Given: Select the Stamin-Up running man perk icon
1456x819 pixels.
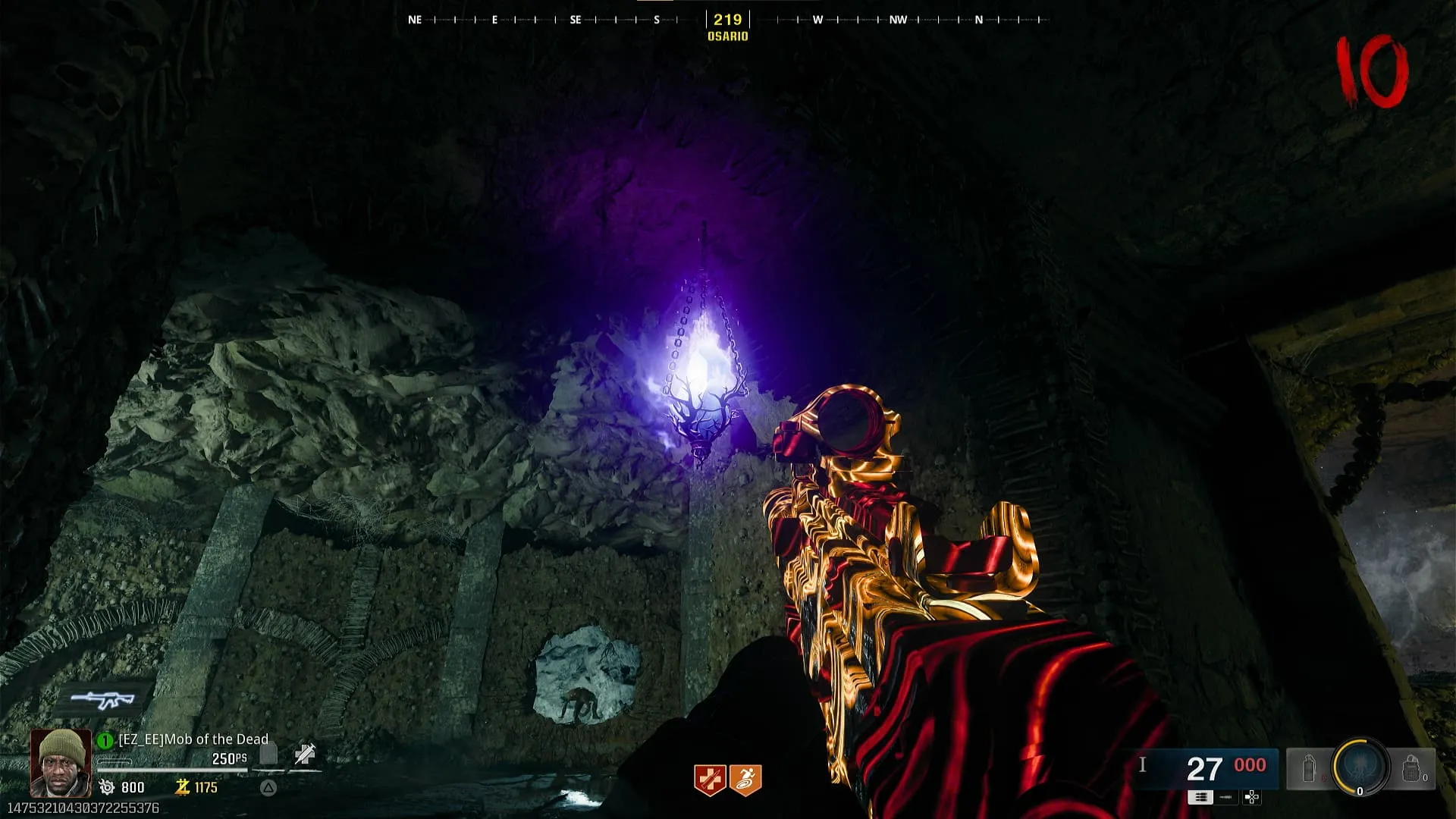Looking at the screenshot, I should coord(745,780).
